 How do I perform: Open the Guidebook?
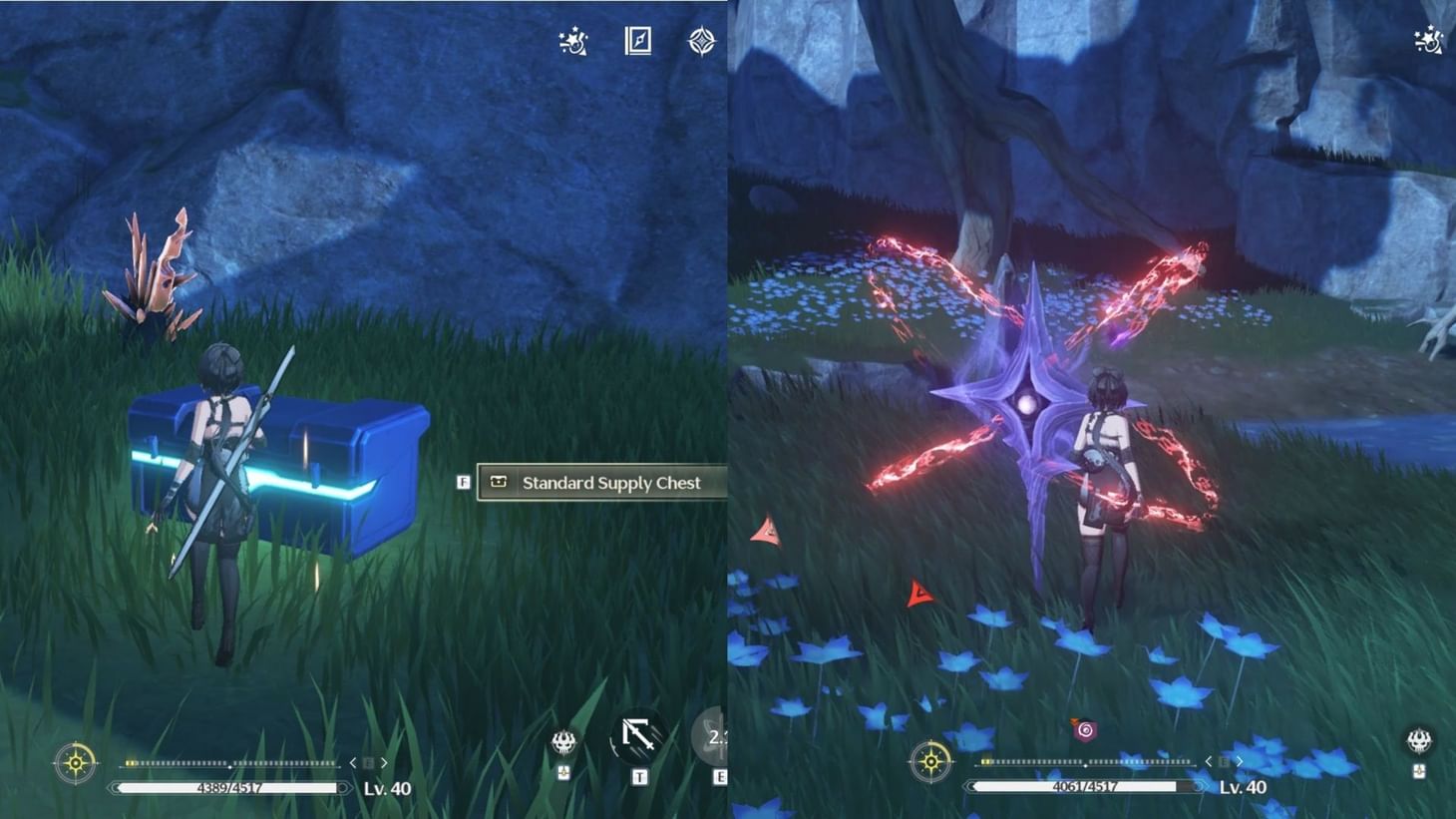(638, 40)
